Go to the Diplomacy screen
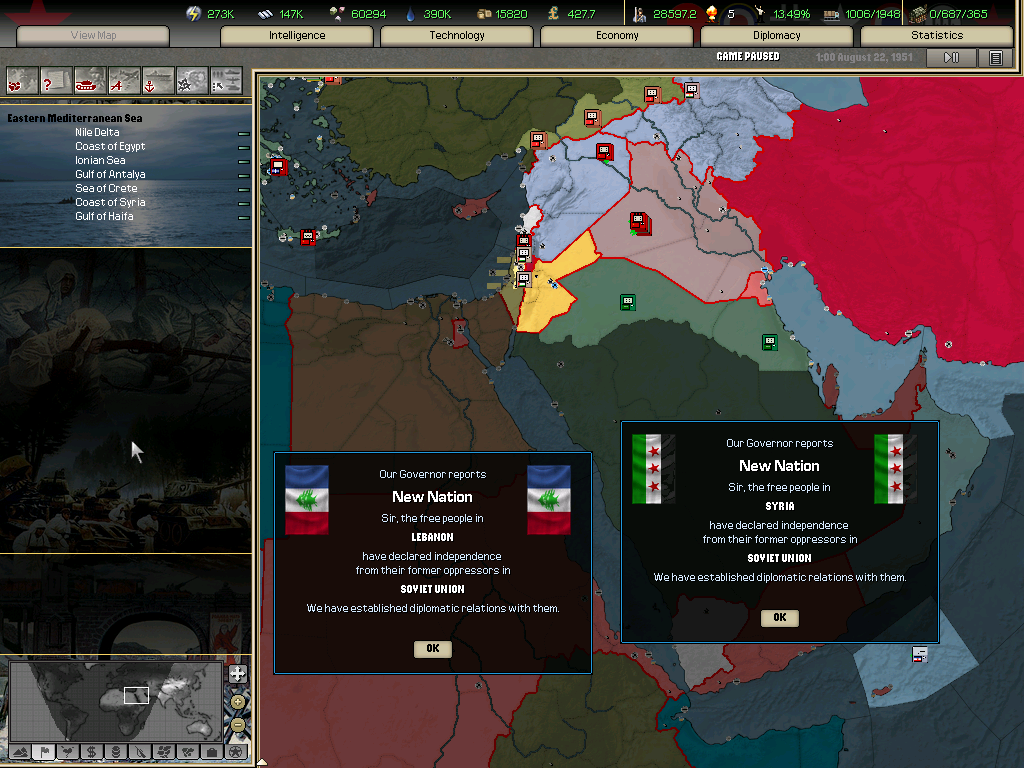This screenshot has width=1024, height=768. click(777, 36)
